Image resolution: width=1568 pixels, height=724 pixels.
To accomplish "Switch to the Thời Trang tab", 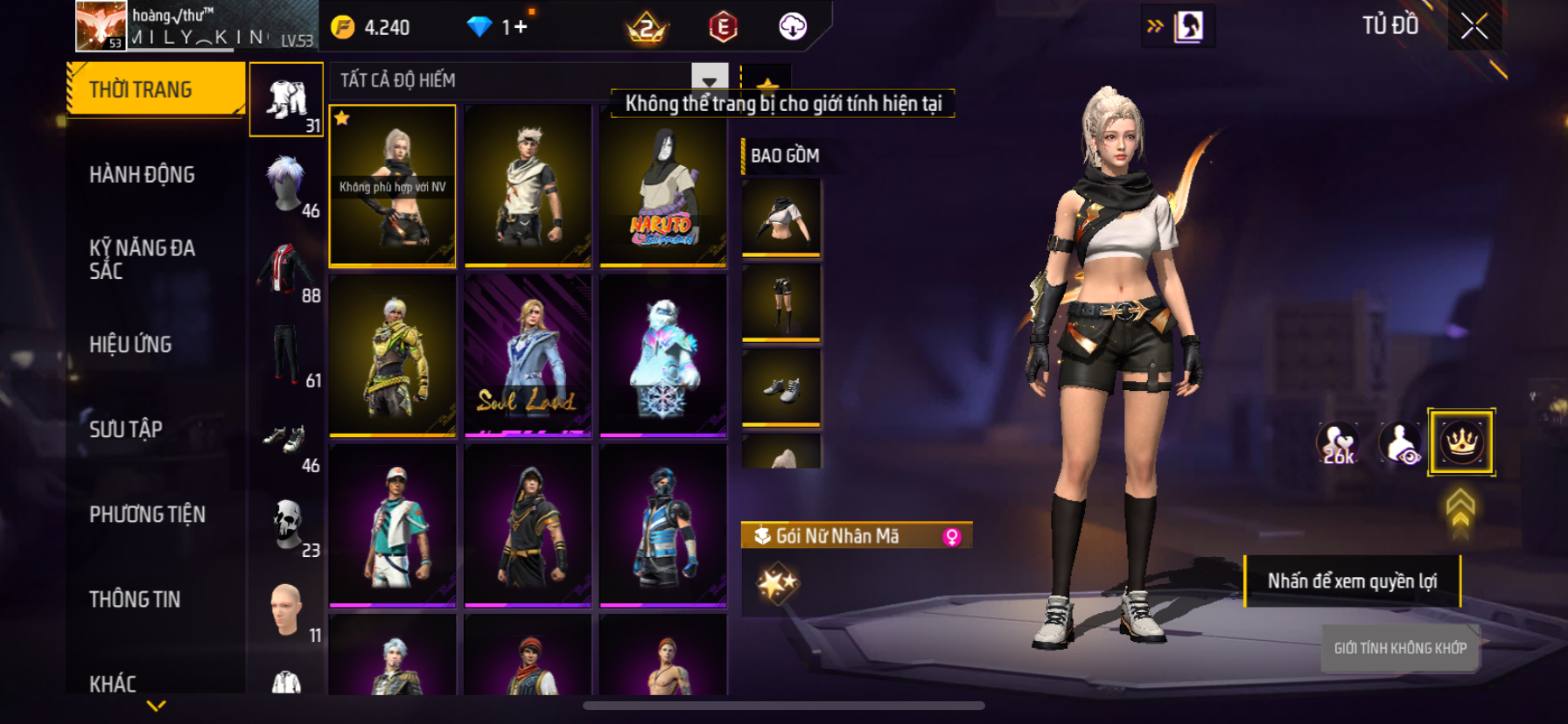I will [x=156, y=89].
